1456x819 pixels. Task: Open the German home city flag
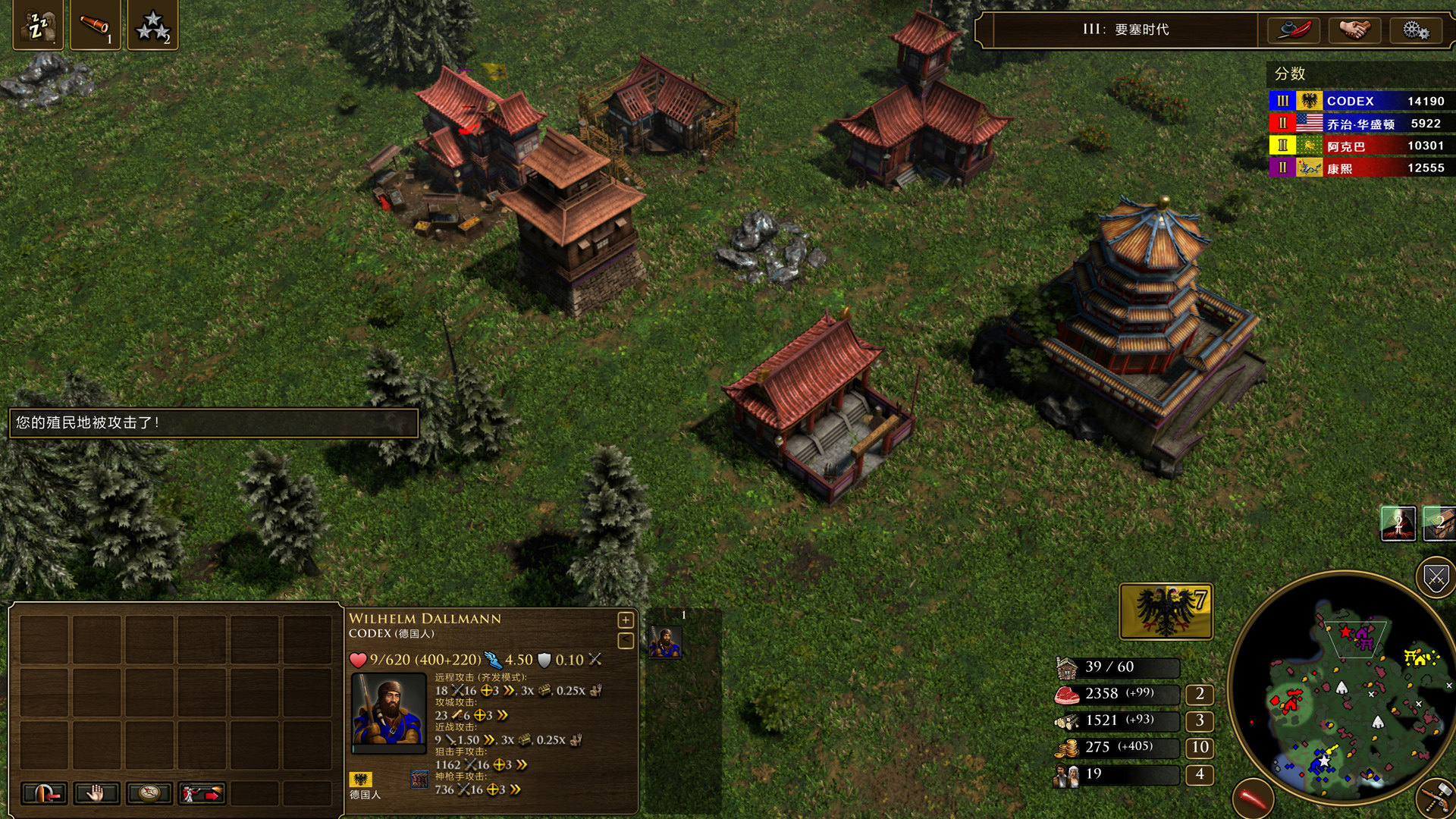pyautogui.click(x=1166, y=610)
